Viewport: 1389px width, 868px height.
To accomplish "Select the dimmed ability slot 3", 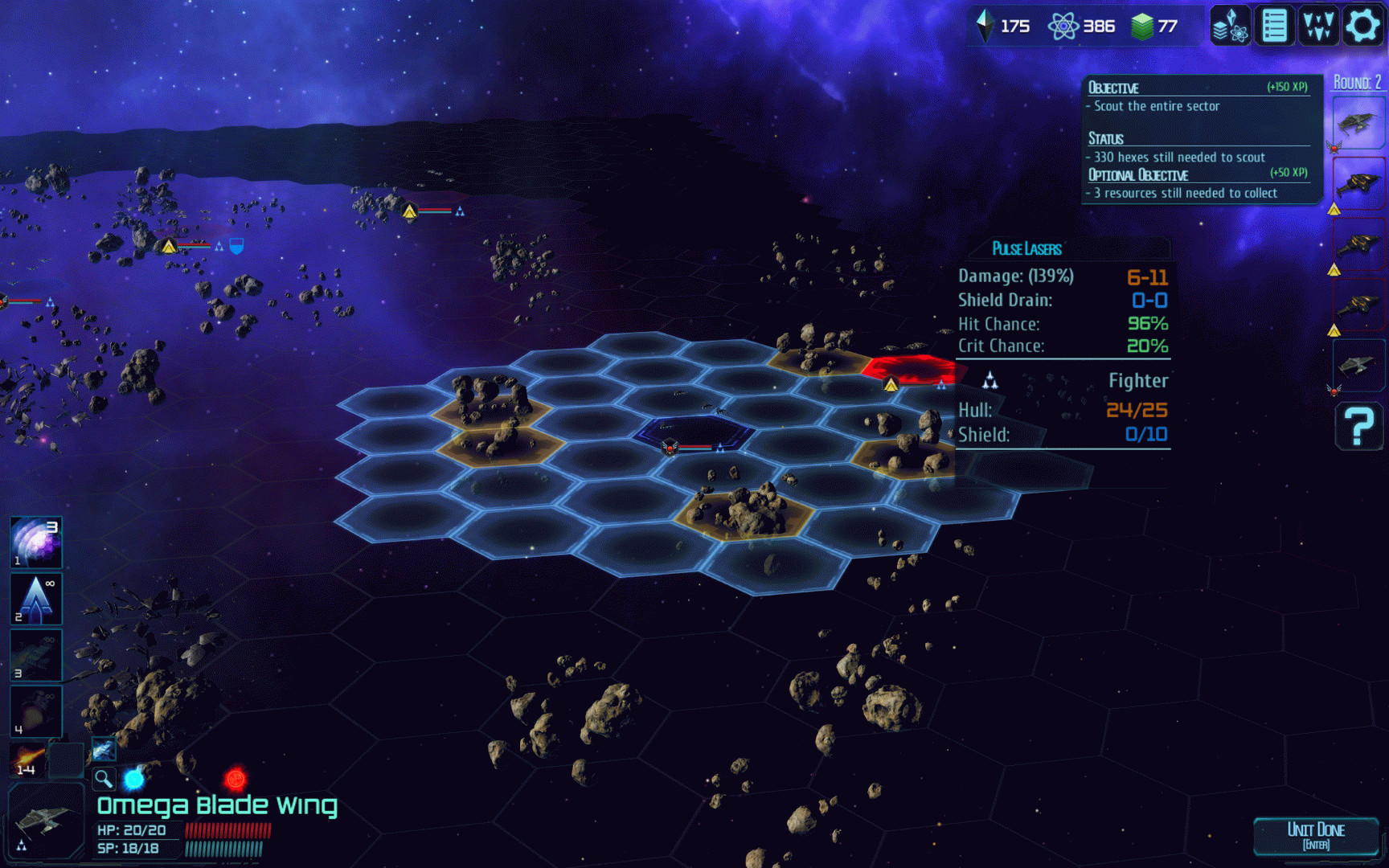I will pos(35,655).
